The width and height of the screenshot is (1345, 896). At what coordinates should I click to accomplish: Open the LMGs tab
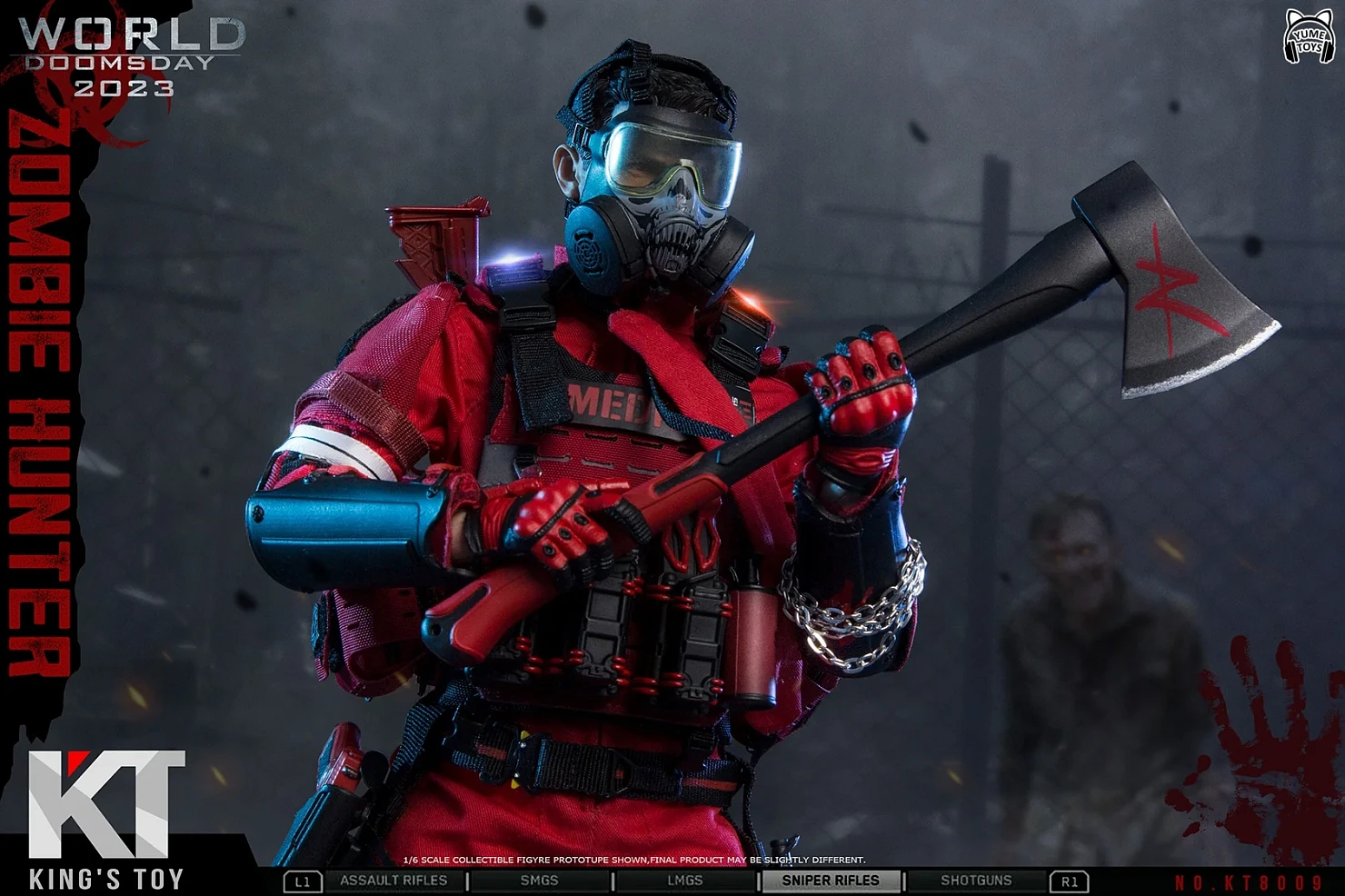pos(684,881)
